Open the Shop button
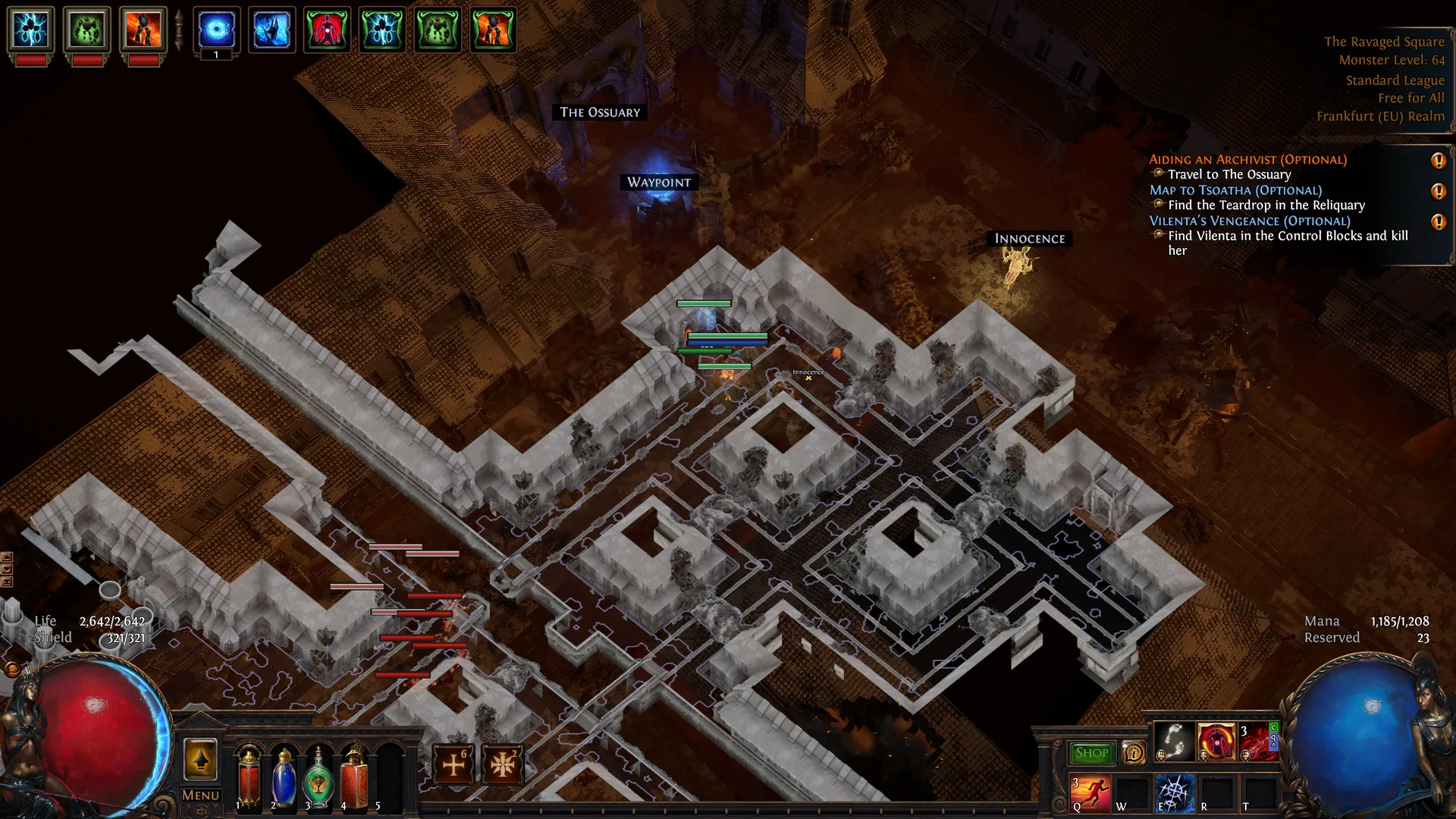1456x819 pixels. [1091, 753]
